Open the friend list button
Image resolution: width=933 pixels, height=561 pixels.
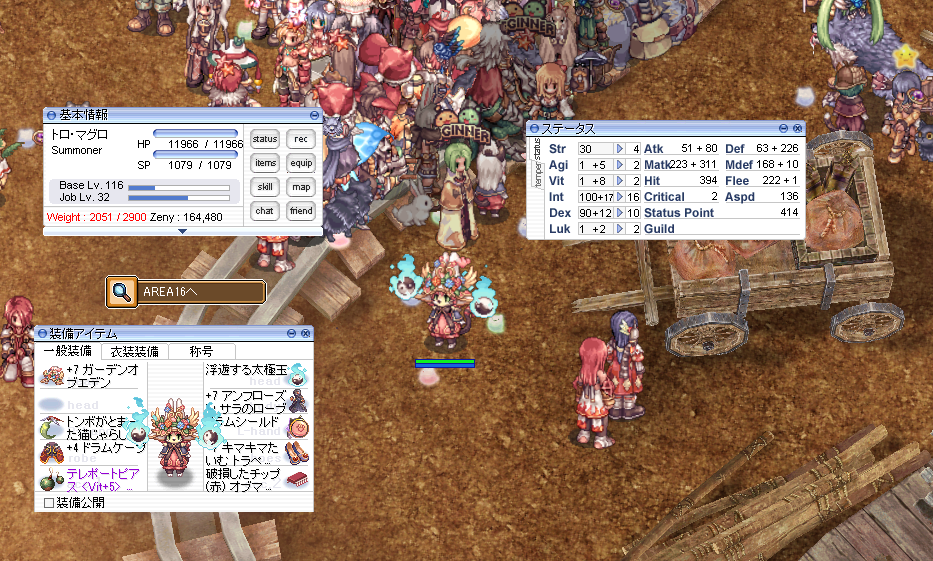pos(301,211)
